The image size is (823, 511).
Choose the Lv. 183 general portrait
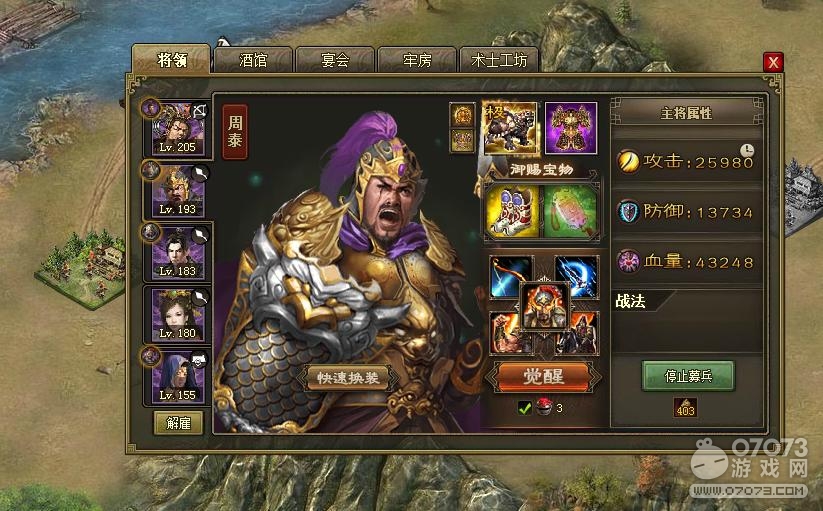177,252
